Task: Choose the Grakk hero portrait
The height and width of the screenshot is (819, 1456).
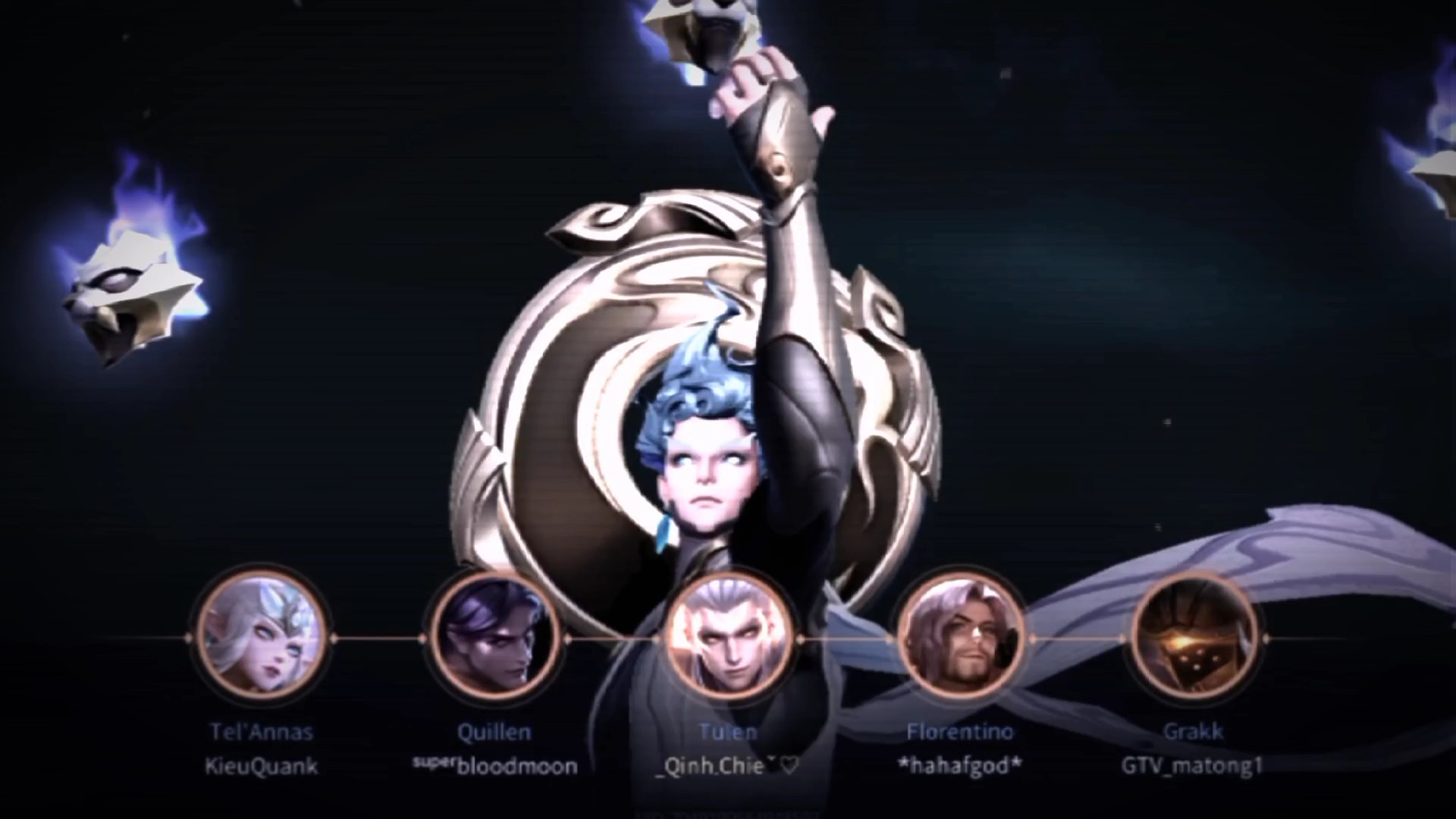Action: (x=1193, y=637)
